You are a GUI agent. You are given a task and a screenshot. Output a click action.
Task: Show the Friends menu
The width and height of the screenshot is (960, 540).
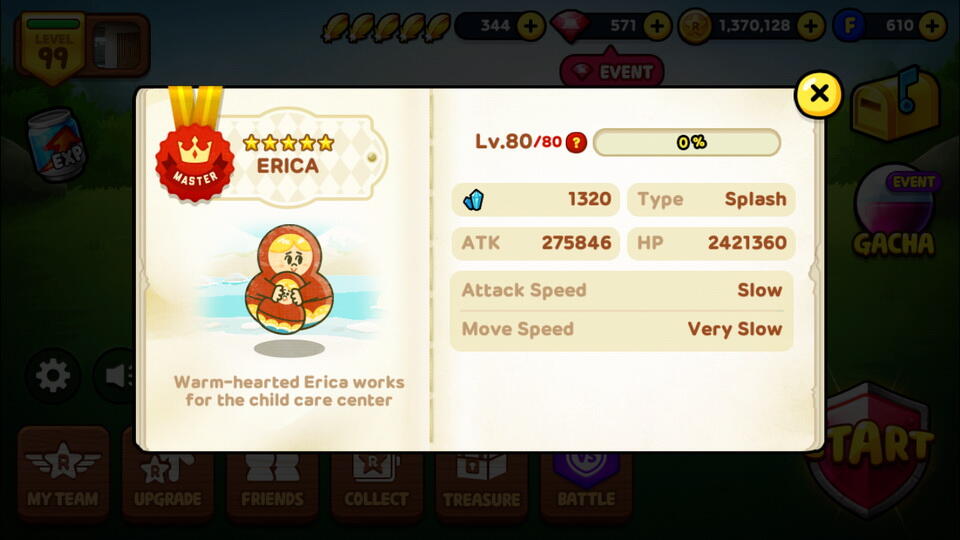[x=272, y=474]
